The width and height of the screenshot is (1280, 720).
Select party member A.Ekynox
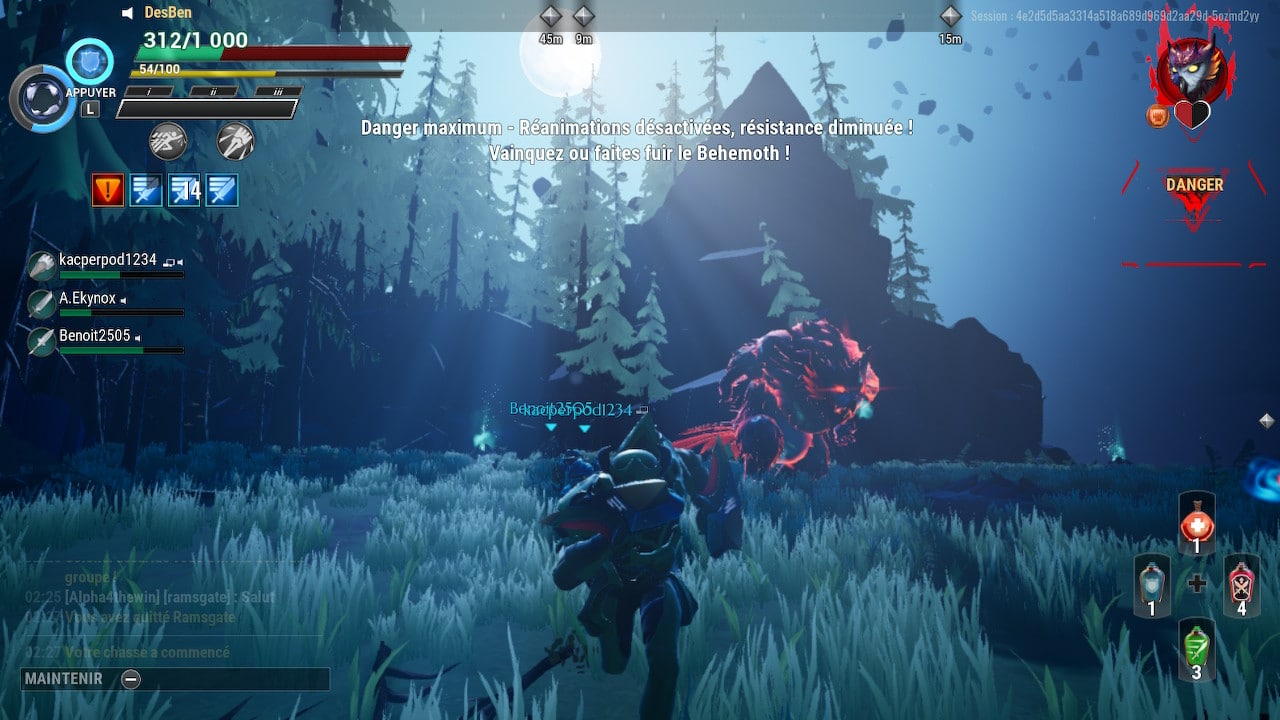(x=88, y=299)
